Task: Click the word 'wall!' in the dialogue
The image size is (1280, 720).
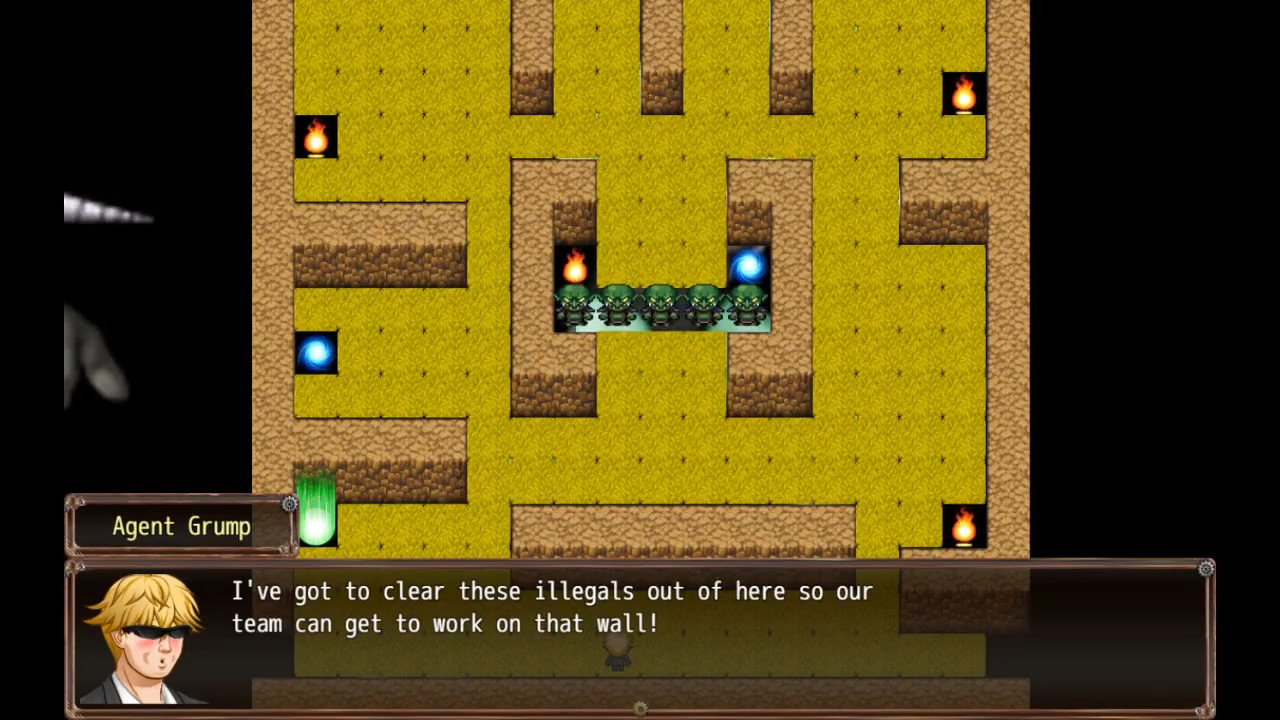Action: [x=630, y=624]
